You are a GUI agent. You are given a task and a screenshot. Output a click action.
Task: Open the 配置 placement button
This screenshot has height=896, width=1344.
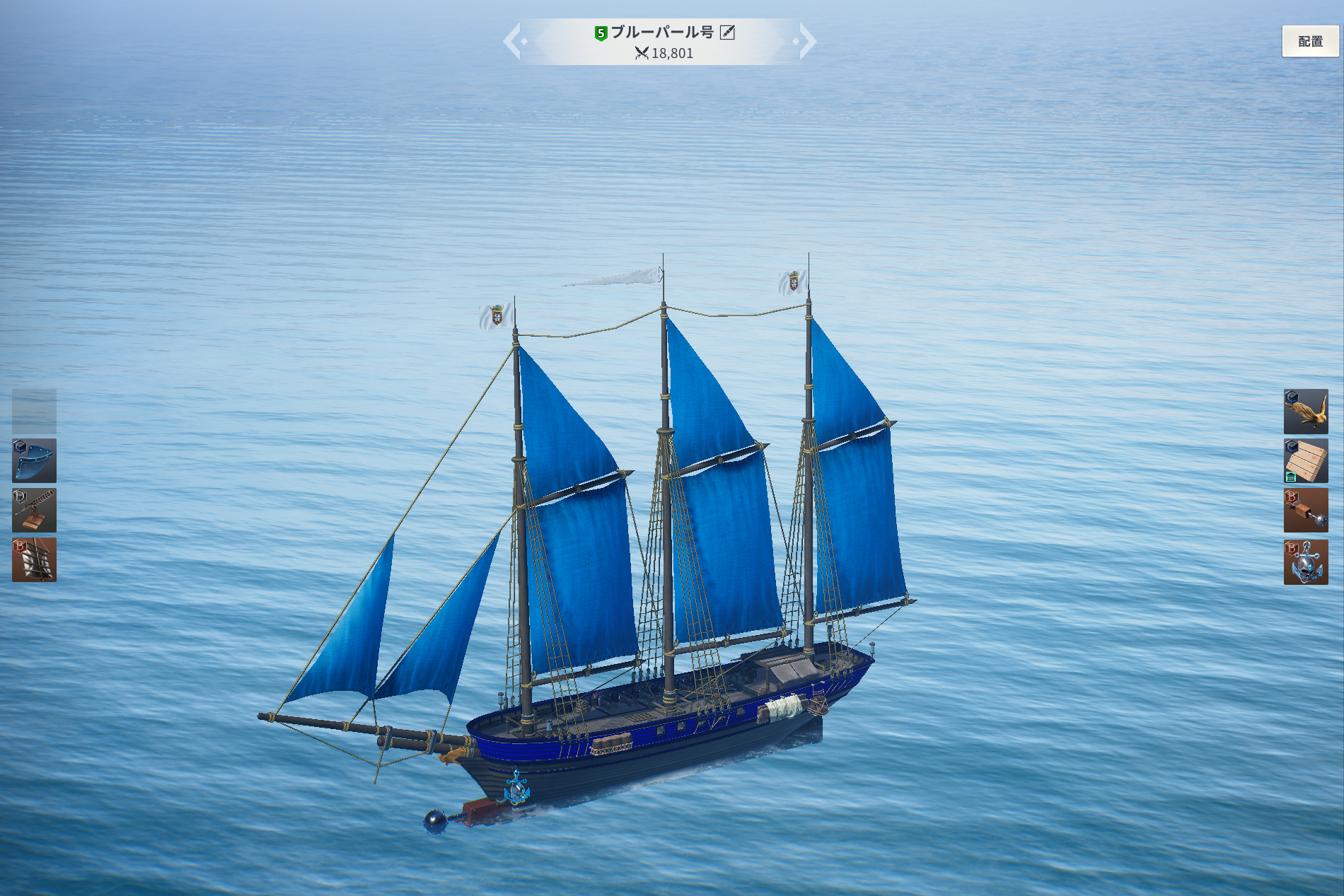pos(1310,42)
